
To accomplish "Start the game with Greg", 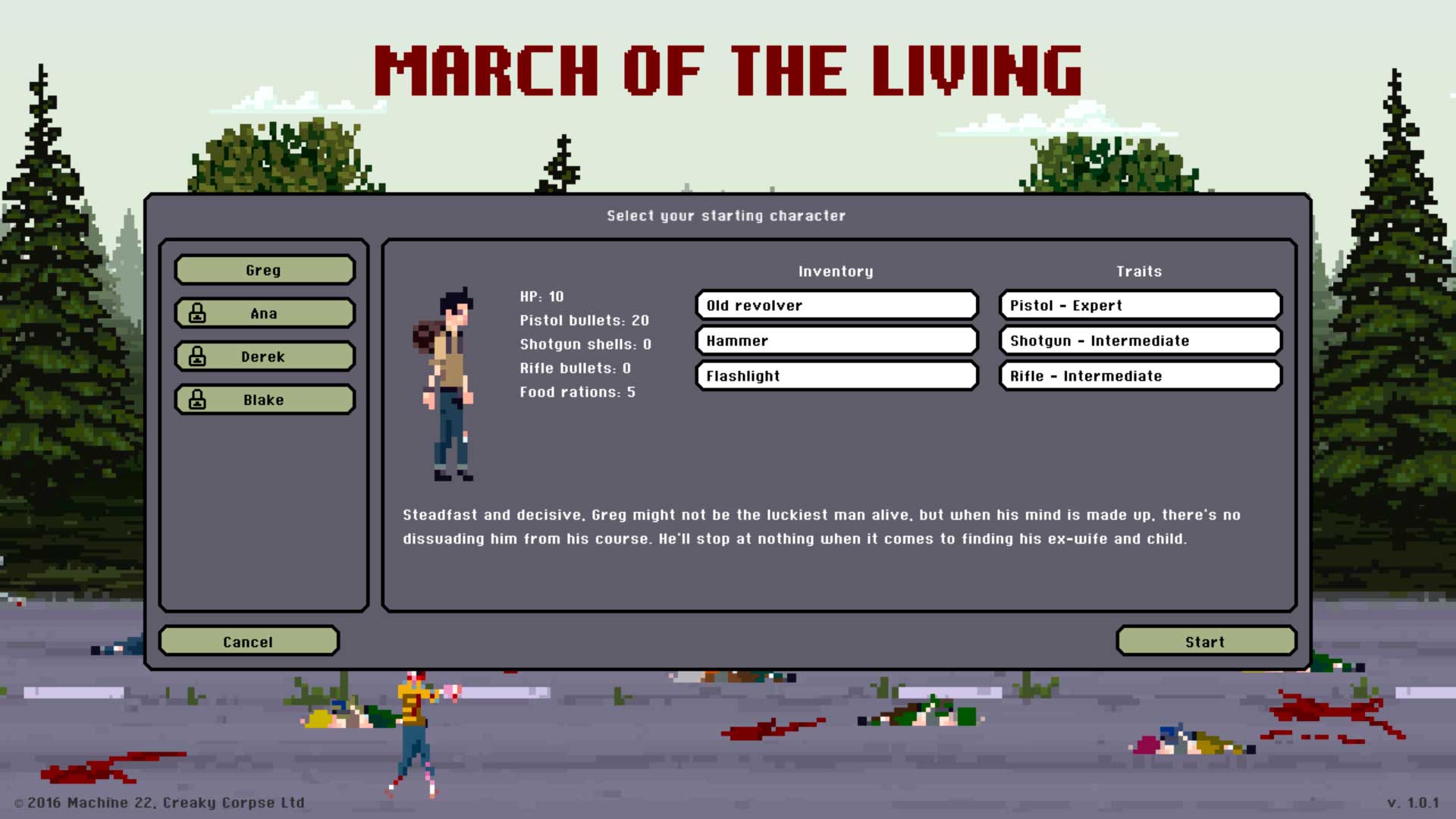I will pyautogui.click(x=1205, y=642).
